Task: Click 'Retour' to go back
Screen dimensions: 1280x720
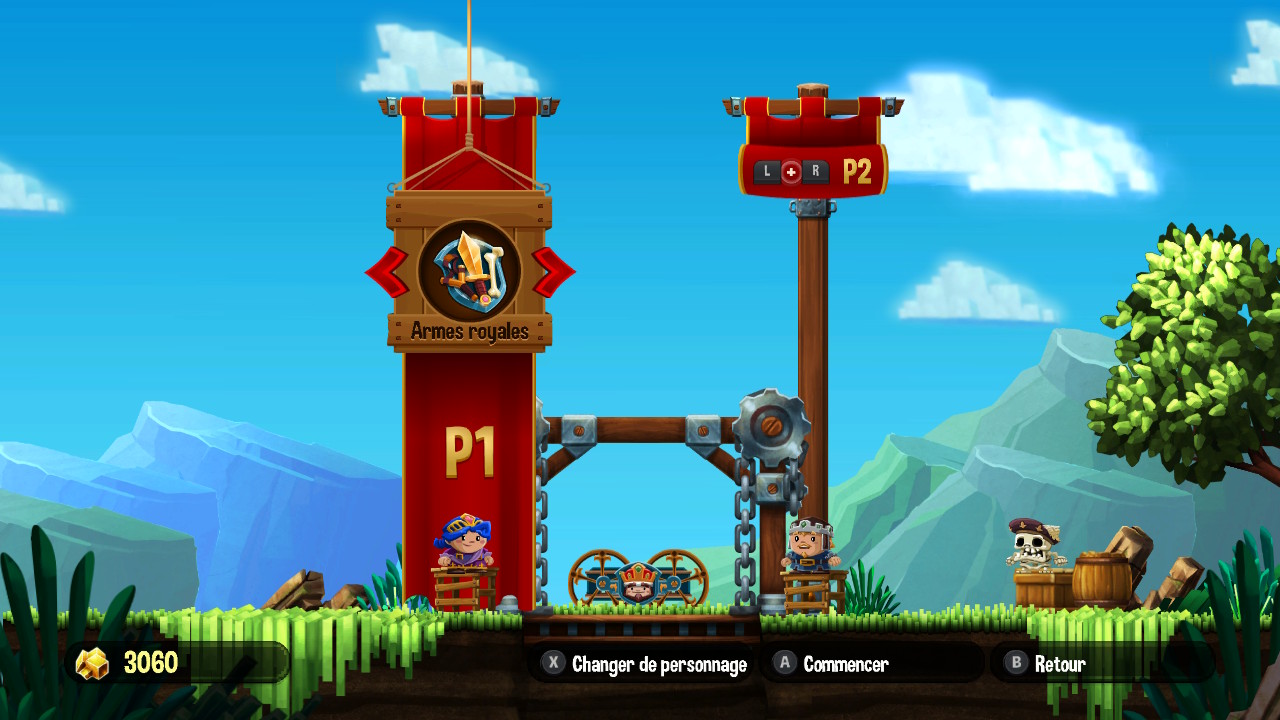Action: [1062, 662]
